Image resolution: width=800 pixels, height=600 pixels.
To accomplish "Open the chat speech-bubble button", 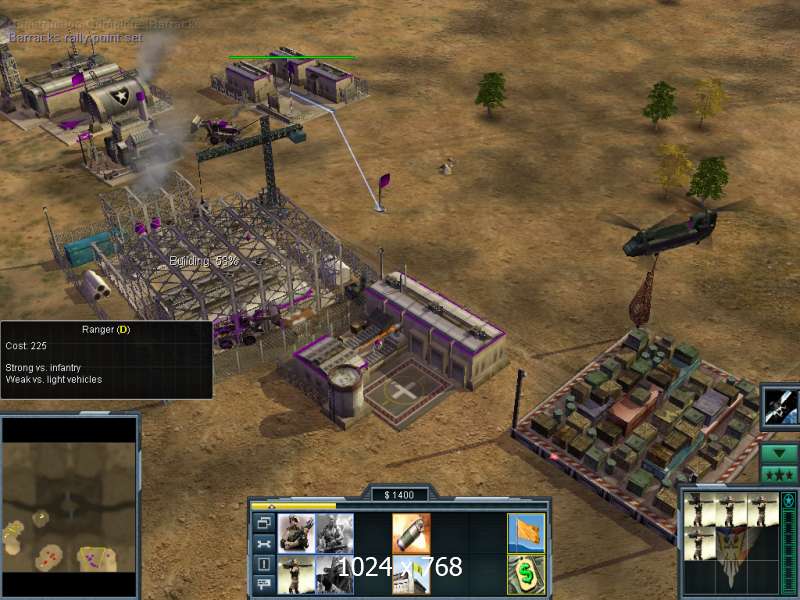I will [x=264, y=585].
